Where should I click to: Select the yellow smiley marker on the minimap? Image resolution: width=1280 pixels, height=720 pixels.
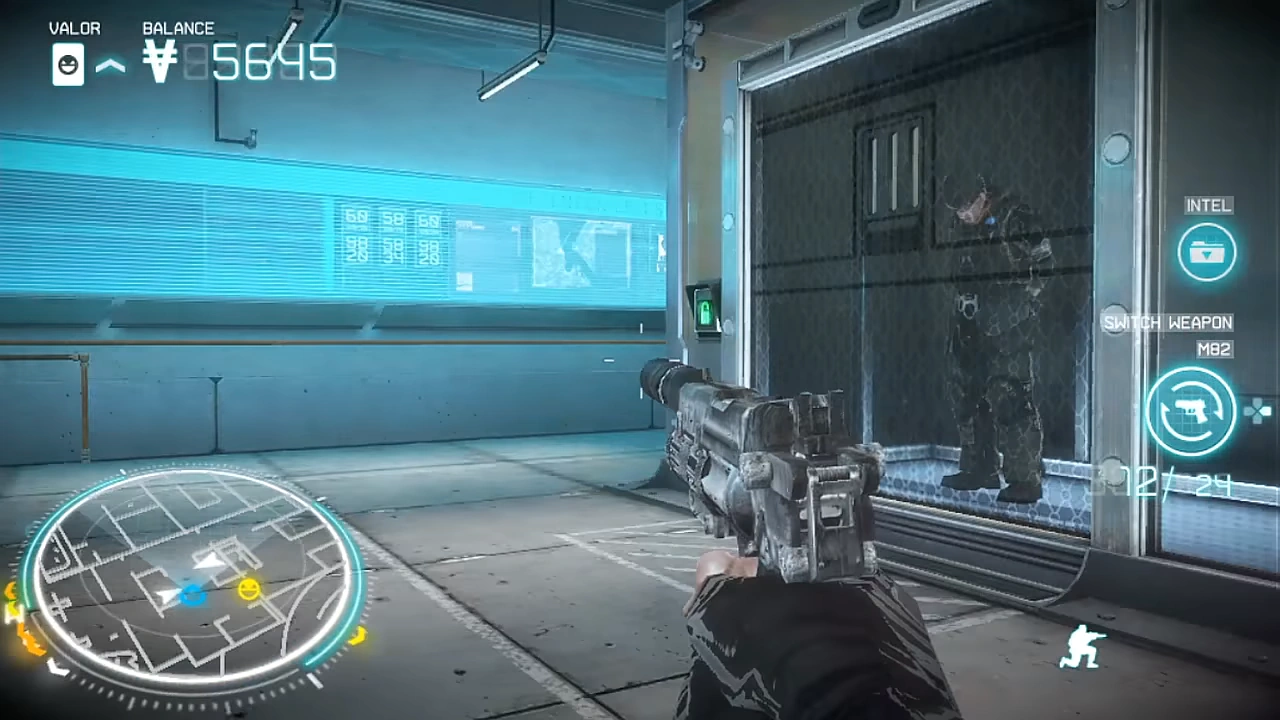tap(248, 590)
